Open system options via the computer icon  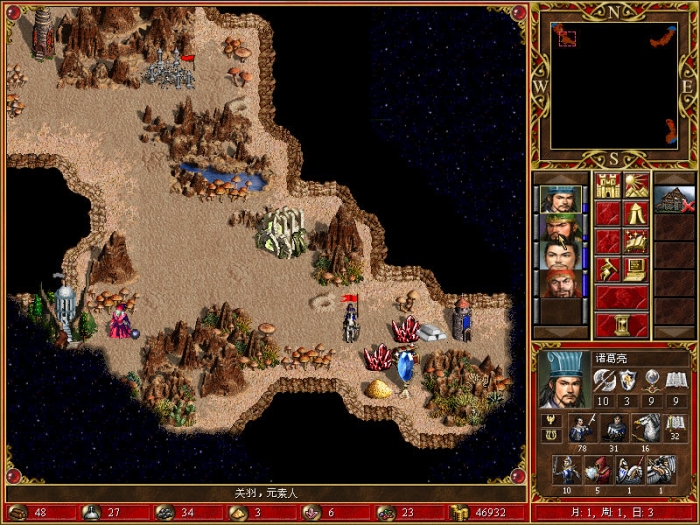pos(636,269)
